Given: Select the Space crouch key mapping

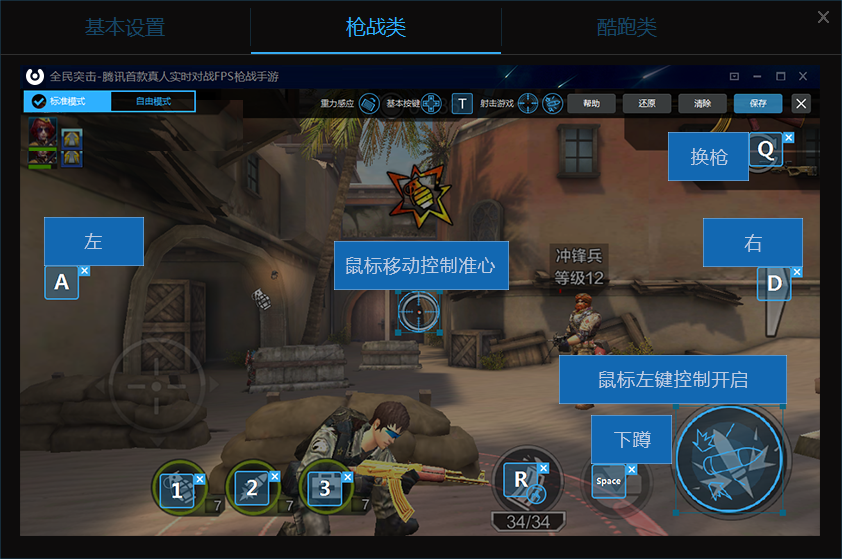Looking at the screenshot, I should [x=608, y=481].
